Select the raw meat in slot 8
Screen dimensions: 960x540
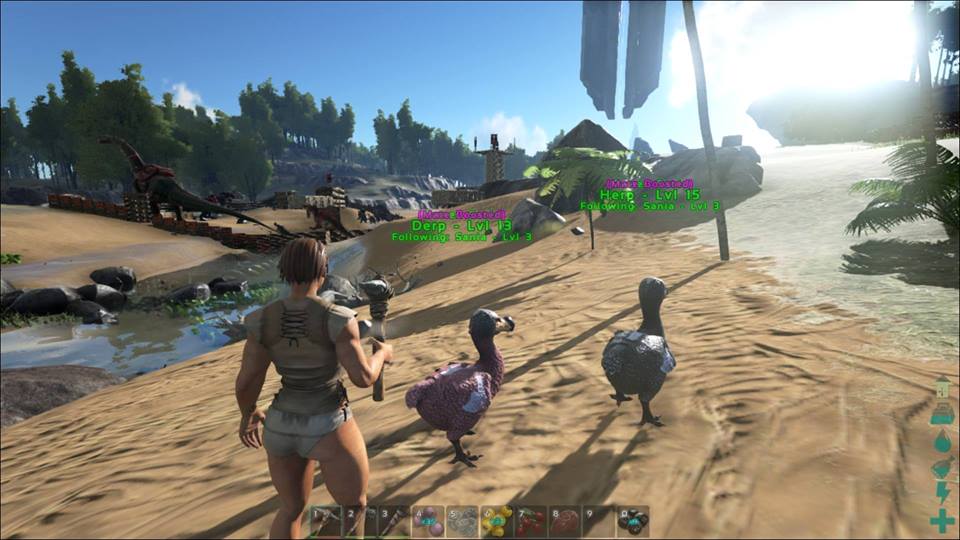pyautogui.click(x=565, y=521)
